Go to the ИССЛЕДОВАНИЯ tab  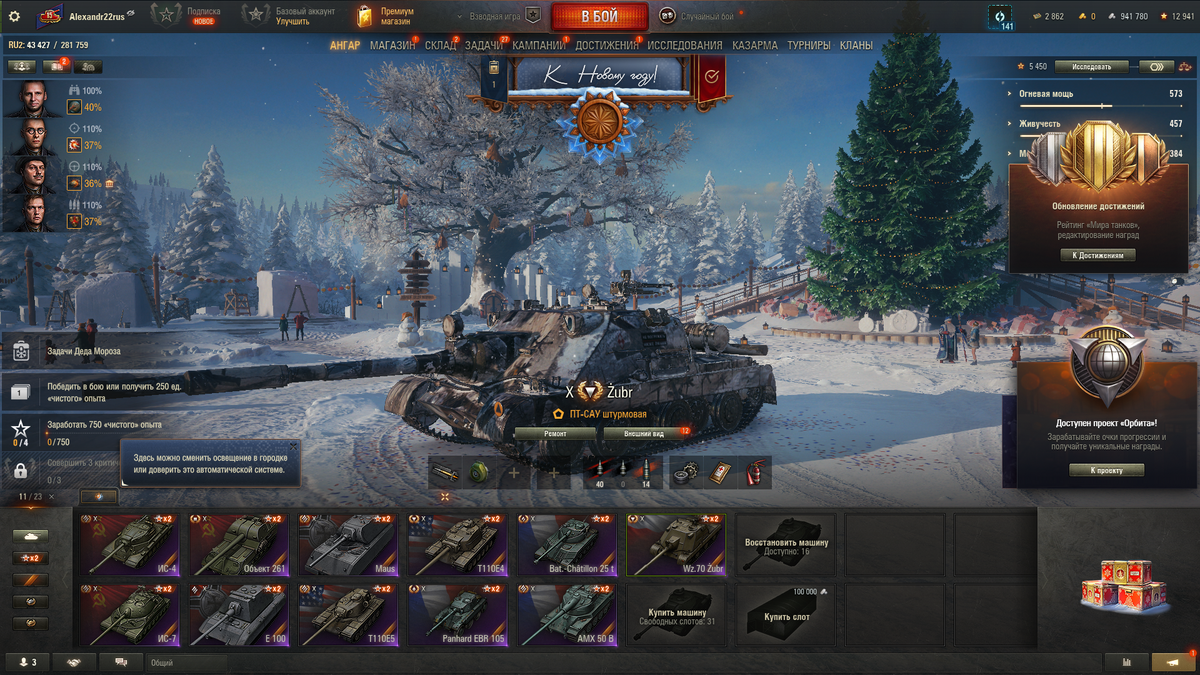684,45
